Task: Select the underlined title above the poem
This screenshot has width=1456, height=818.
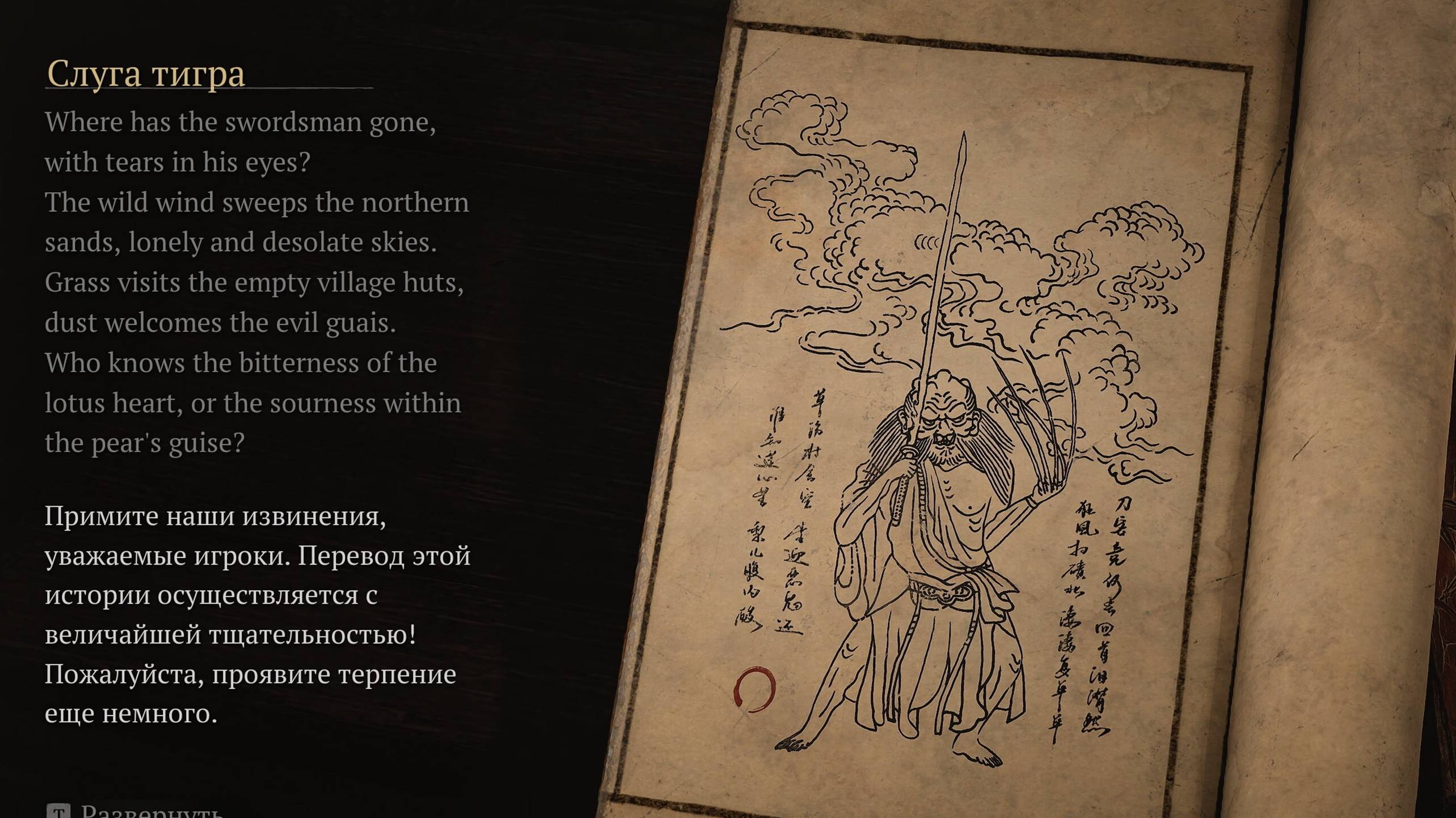Action: click(145, 73)
